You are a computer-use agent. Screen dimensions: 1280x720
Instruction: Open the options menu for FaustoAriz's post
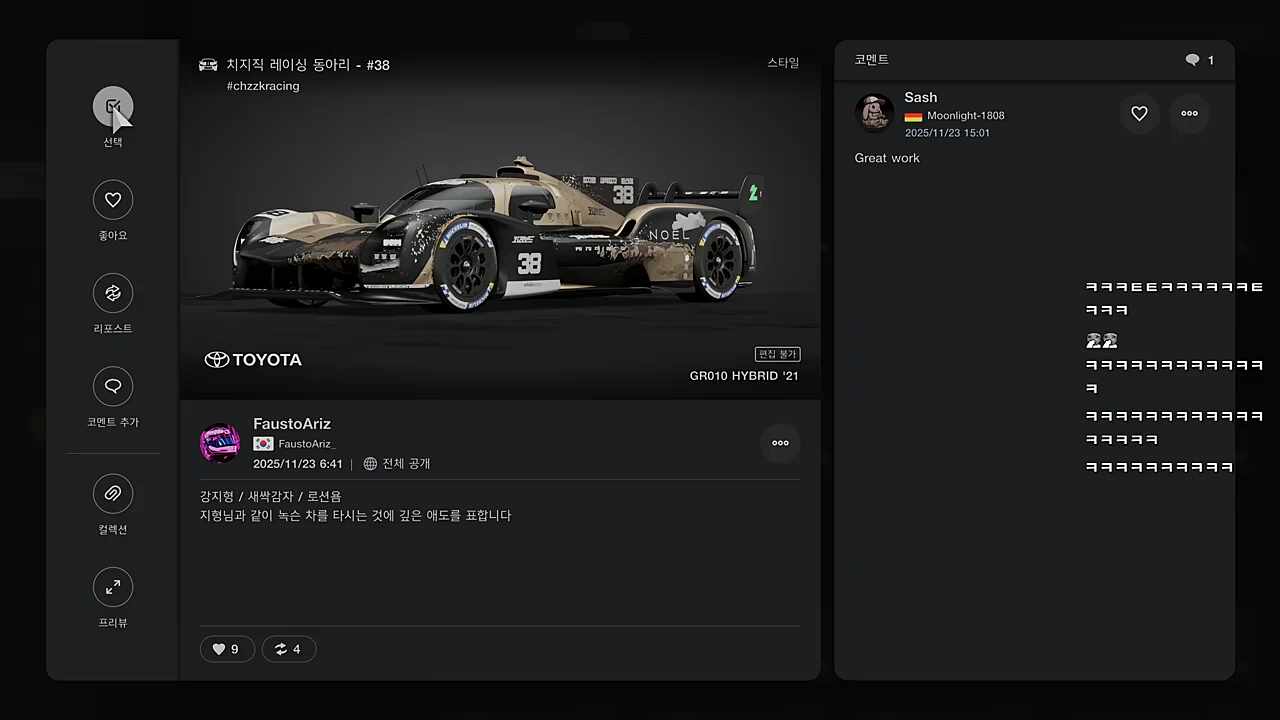click(x=780, y=443)
